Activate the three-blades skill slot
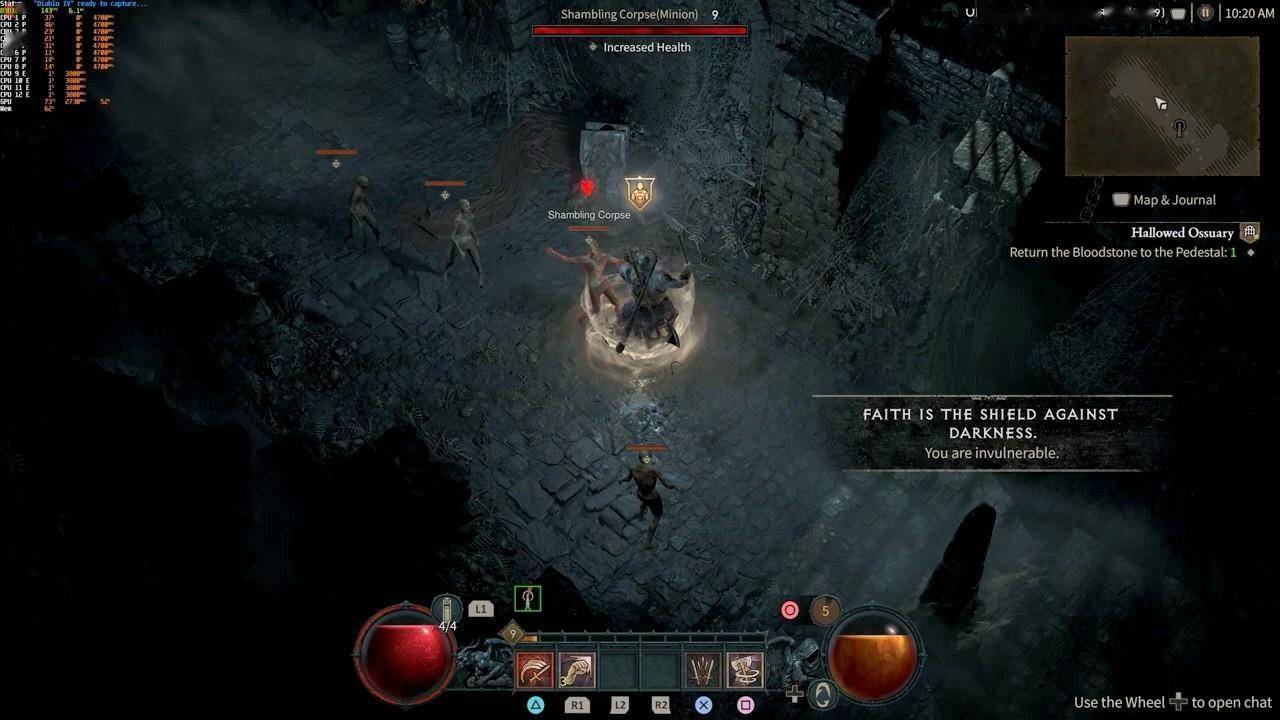This screenshot has width=1280, height=720. click(703, 670)
